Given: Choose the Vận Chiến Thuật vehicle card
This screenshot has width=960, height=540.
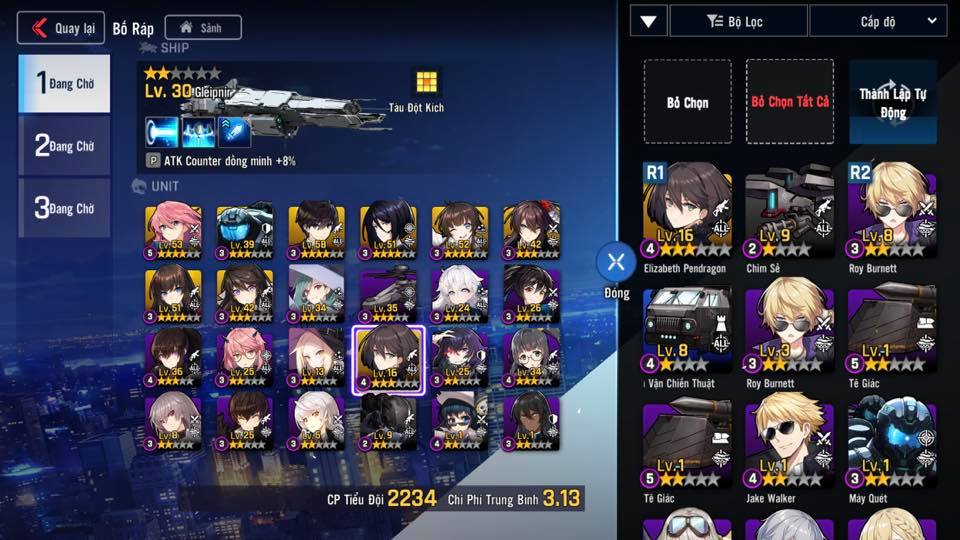Looking at the screenshot, I should (688, 330).
